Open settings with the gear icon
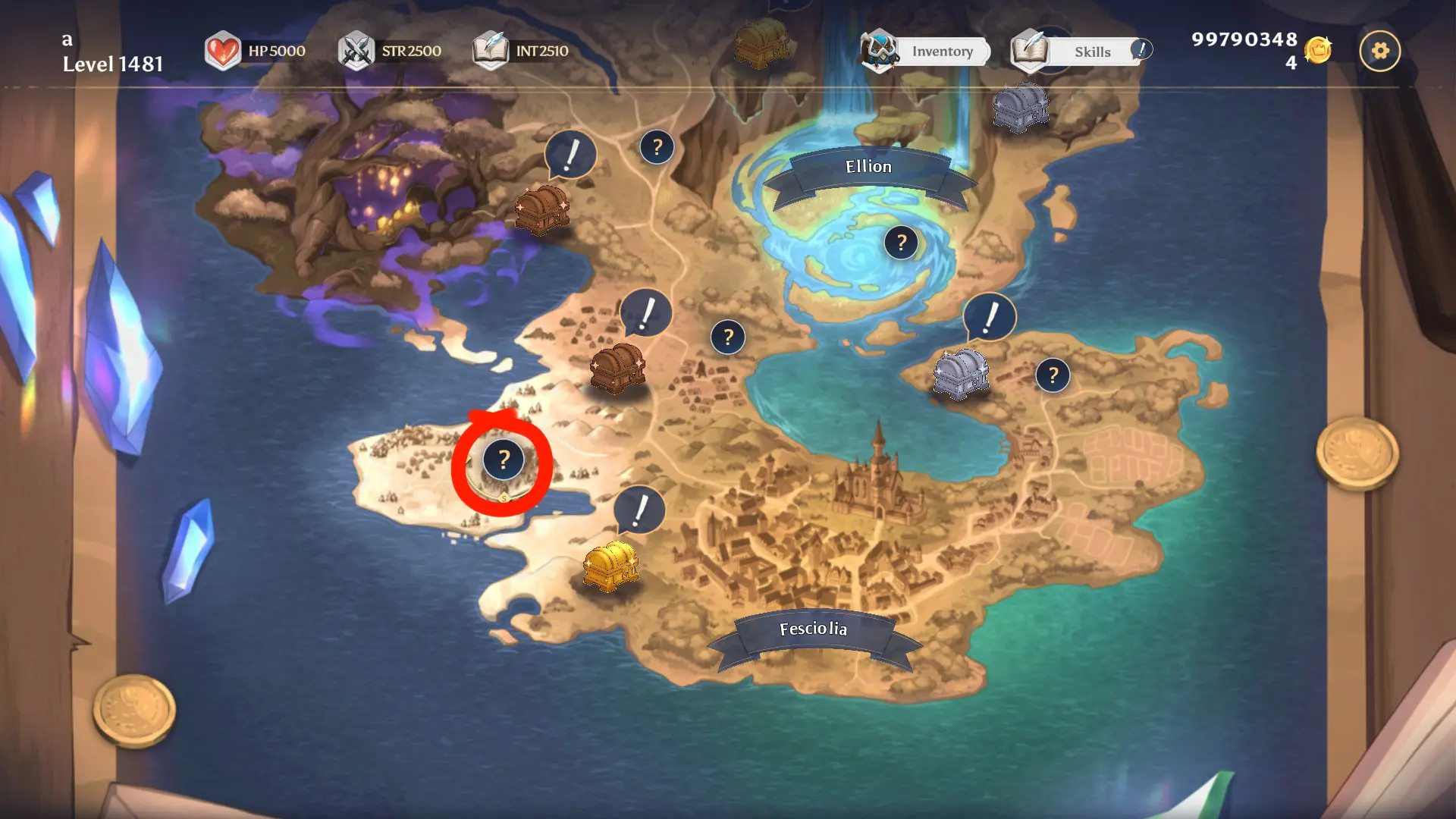The width and height of the screenshot is (1456, 819). [1379, 51]
